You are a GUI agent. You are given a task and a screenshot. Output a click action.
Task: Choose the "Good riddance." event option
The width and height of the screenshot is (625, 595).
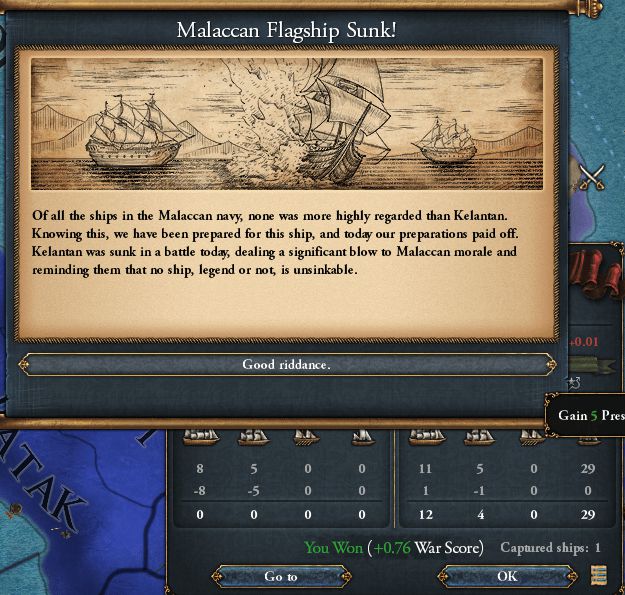pyautogui.click(x=286, y=365)
